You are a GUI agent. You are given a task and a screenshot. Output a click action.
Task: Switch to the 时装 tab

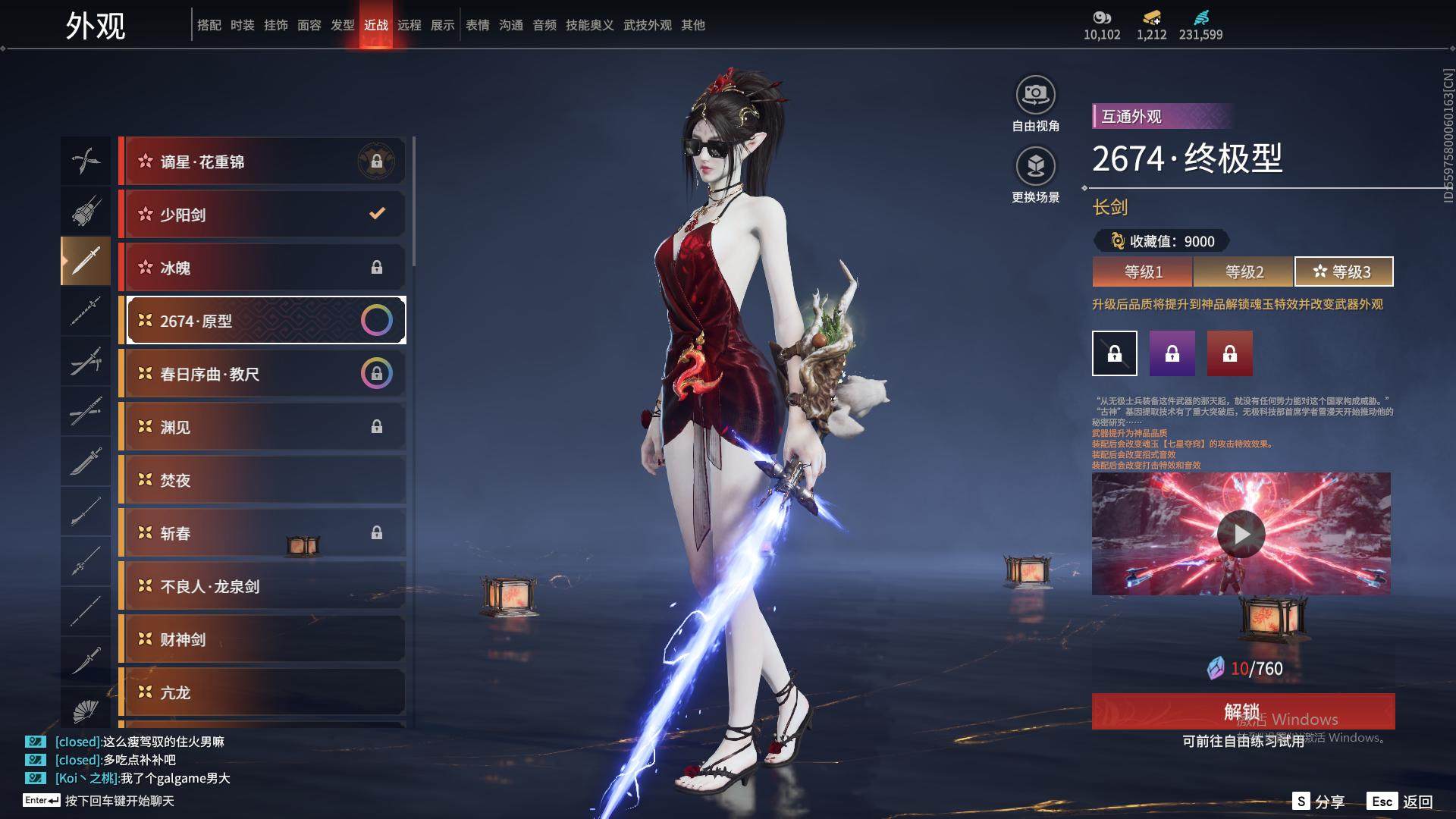tap(243, 25)
